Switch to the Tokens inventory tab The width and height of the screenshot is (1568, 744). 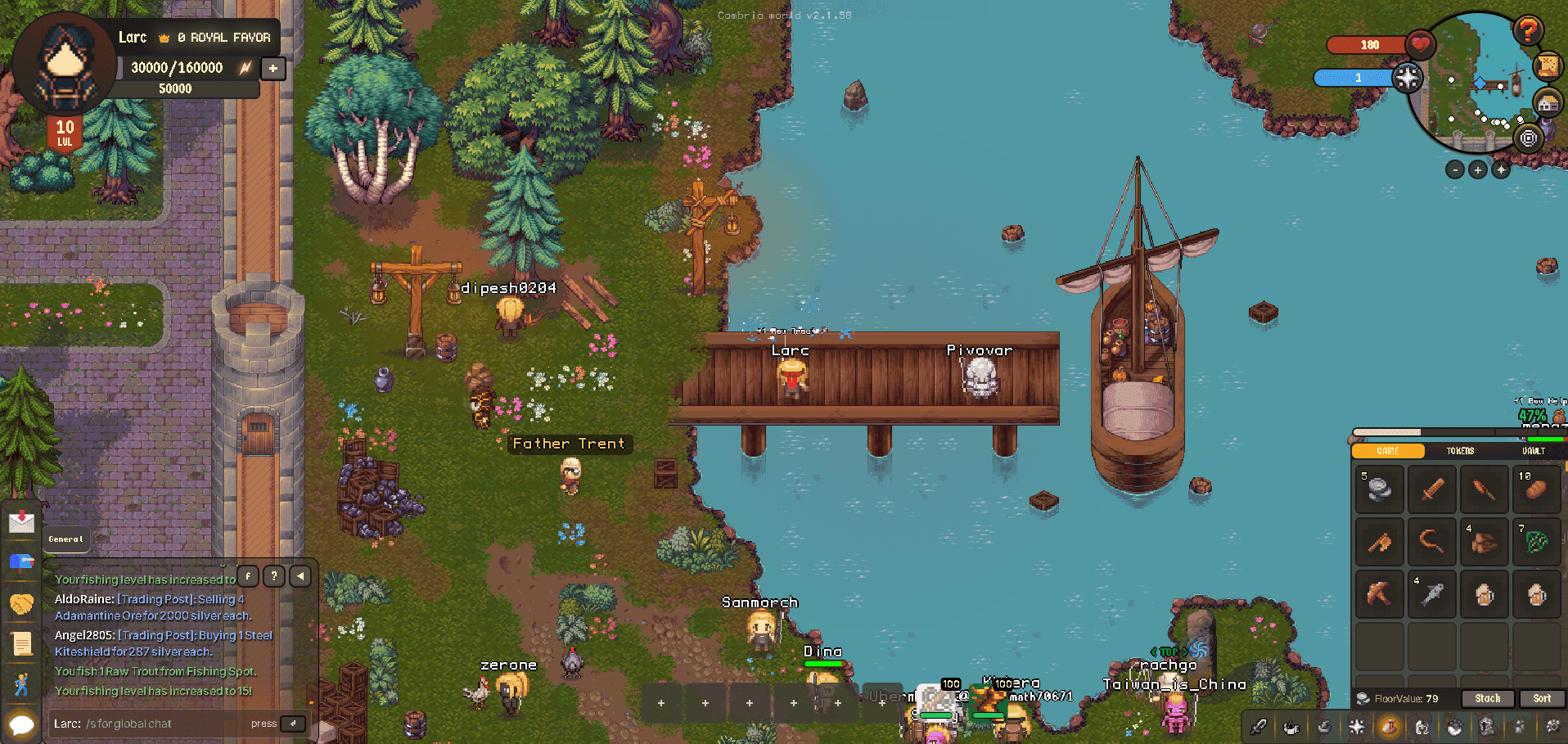pos(1460,451)
